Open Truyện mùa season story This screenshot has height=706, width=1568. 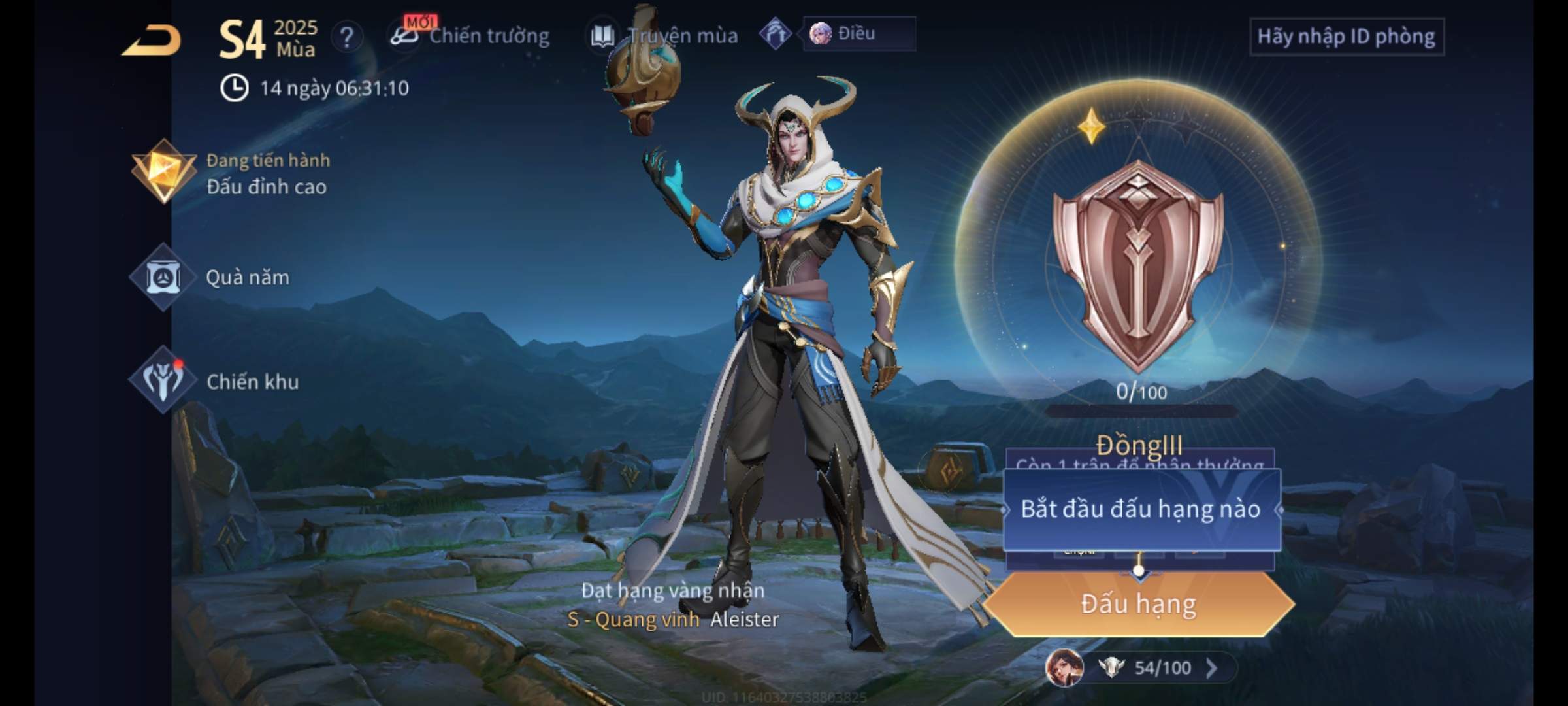coord(664,36)
